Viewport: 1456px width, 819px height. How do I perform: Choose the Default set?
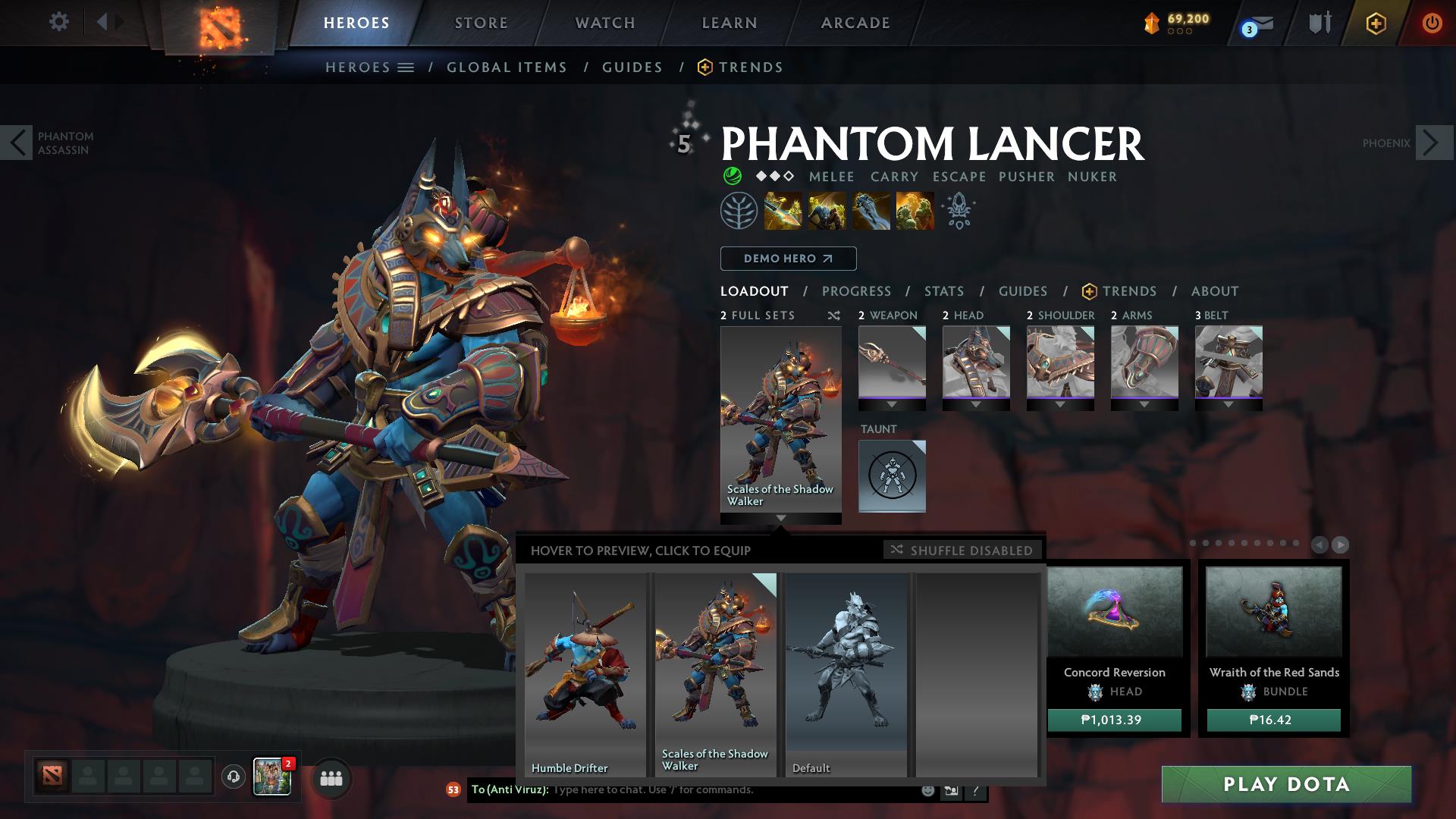(846, 673)
